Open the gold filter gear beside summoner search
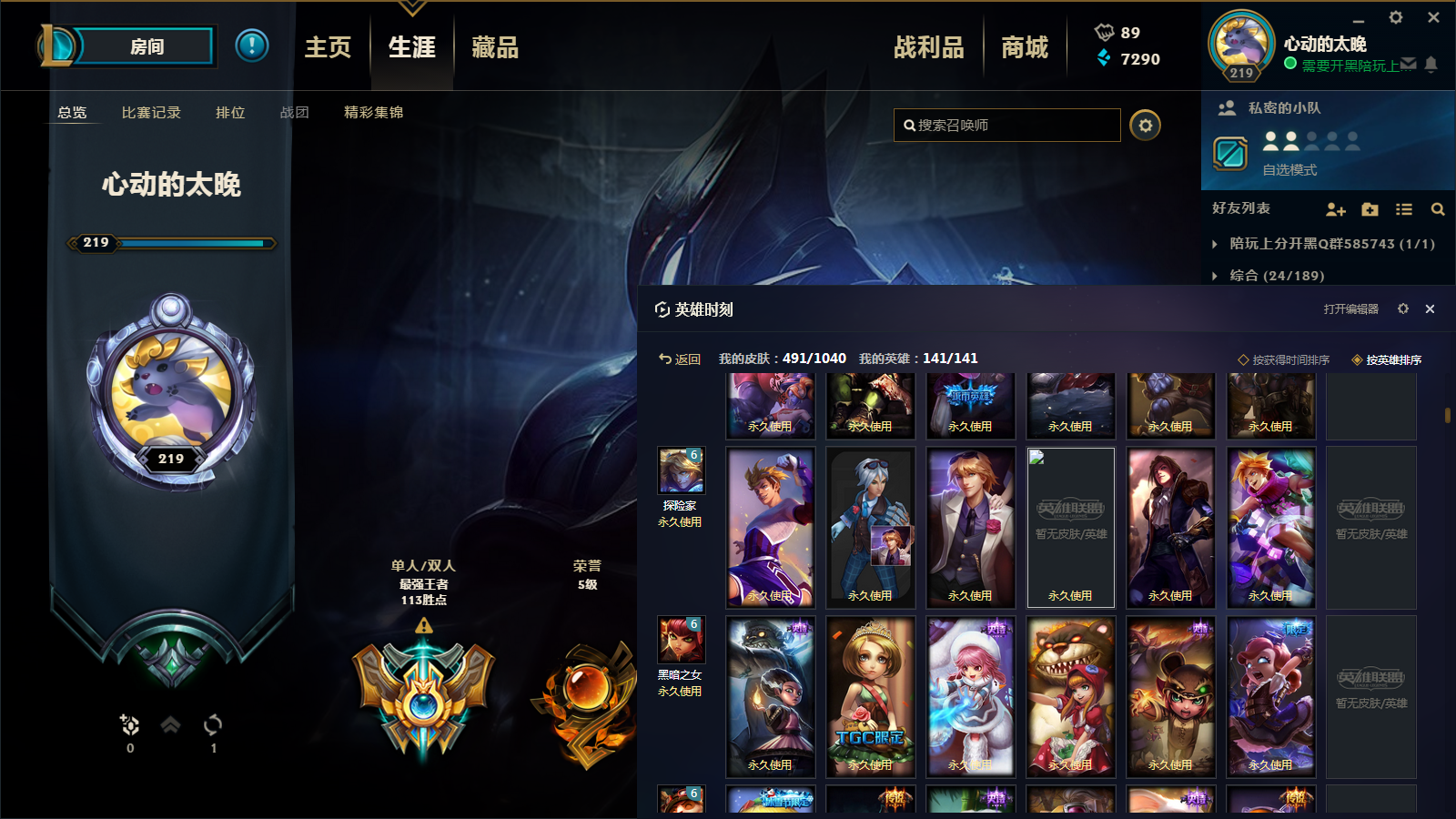Image resolution: width=1456 pixels, height=819 pixels. (1145, 126)
